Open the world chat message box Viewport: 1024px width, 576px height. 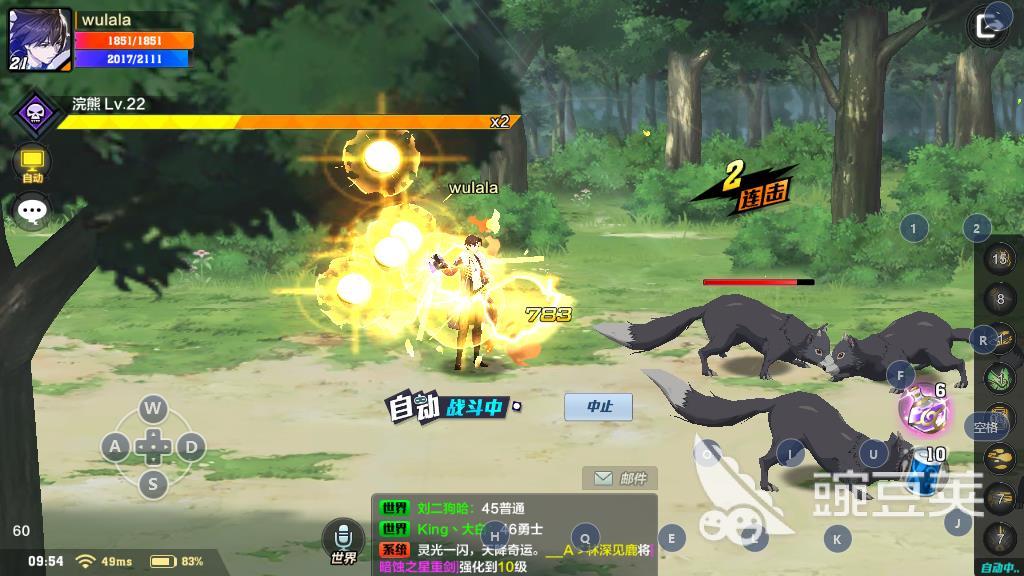[x=514, y=534]
